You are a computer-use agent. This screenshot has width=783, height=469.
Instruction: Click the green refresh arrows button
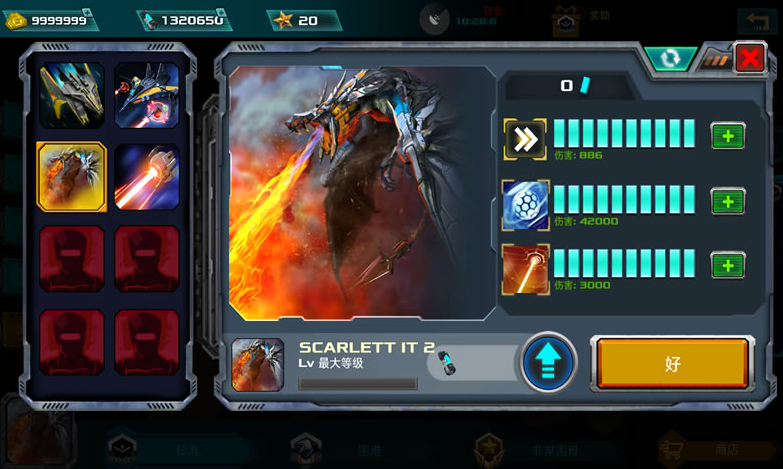coord(670,59)
